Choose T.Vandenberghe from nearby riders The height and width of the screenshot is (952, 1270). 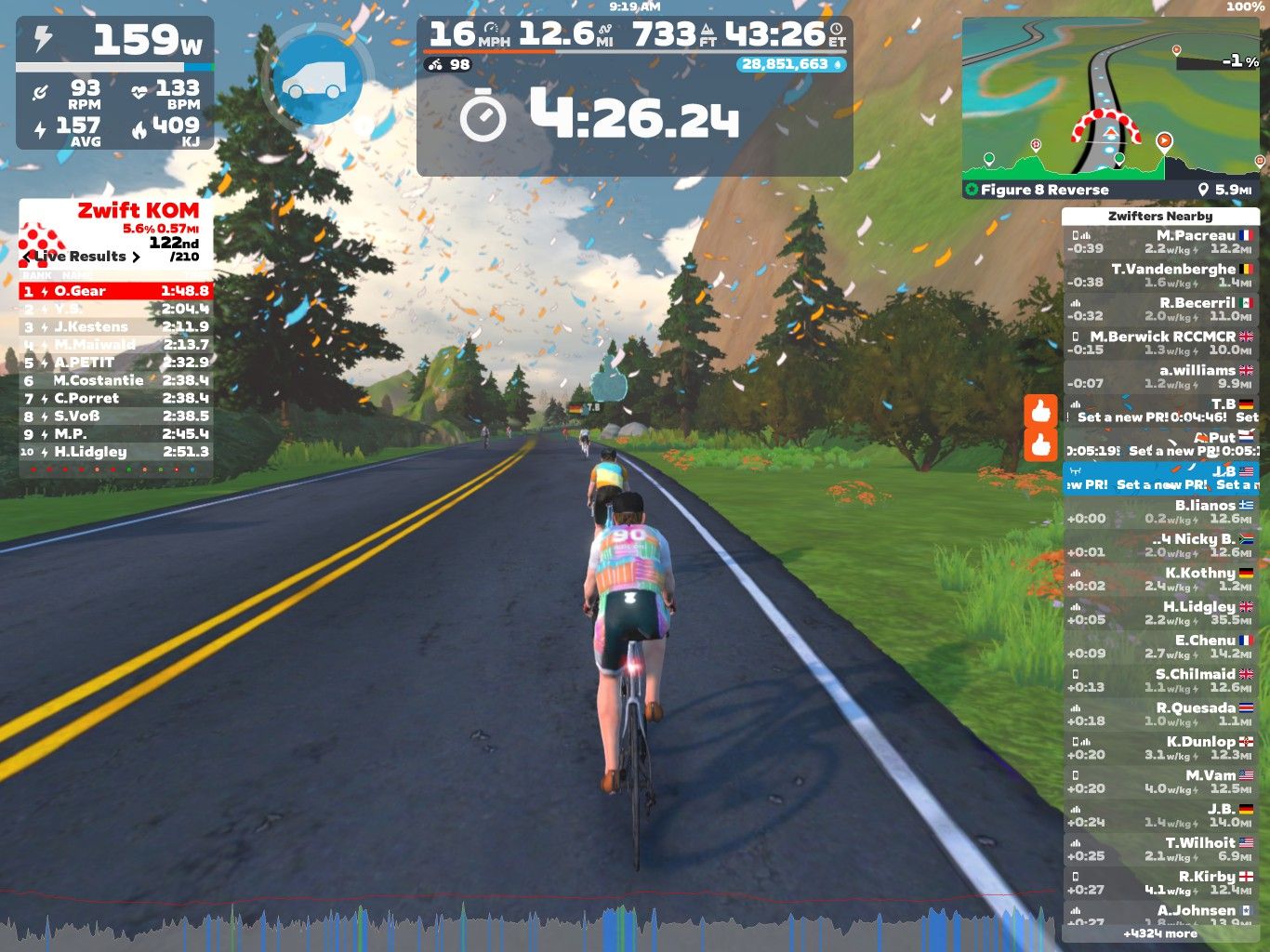pos(1160,275)
